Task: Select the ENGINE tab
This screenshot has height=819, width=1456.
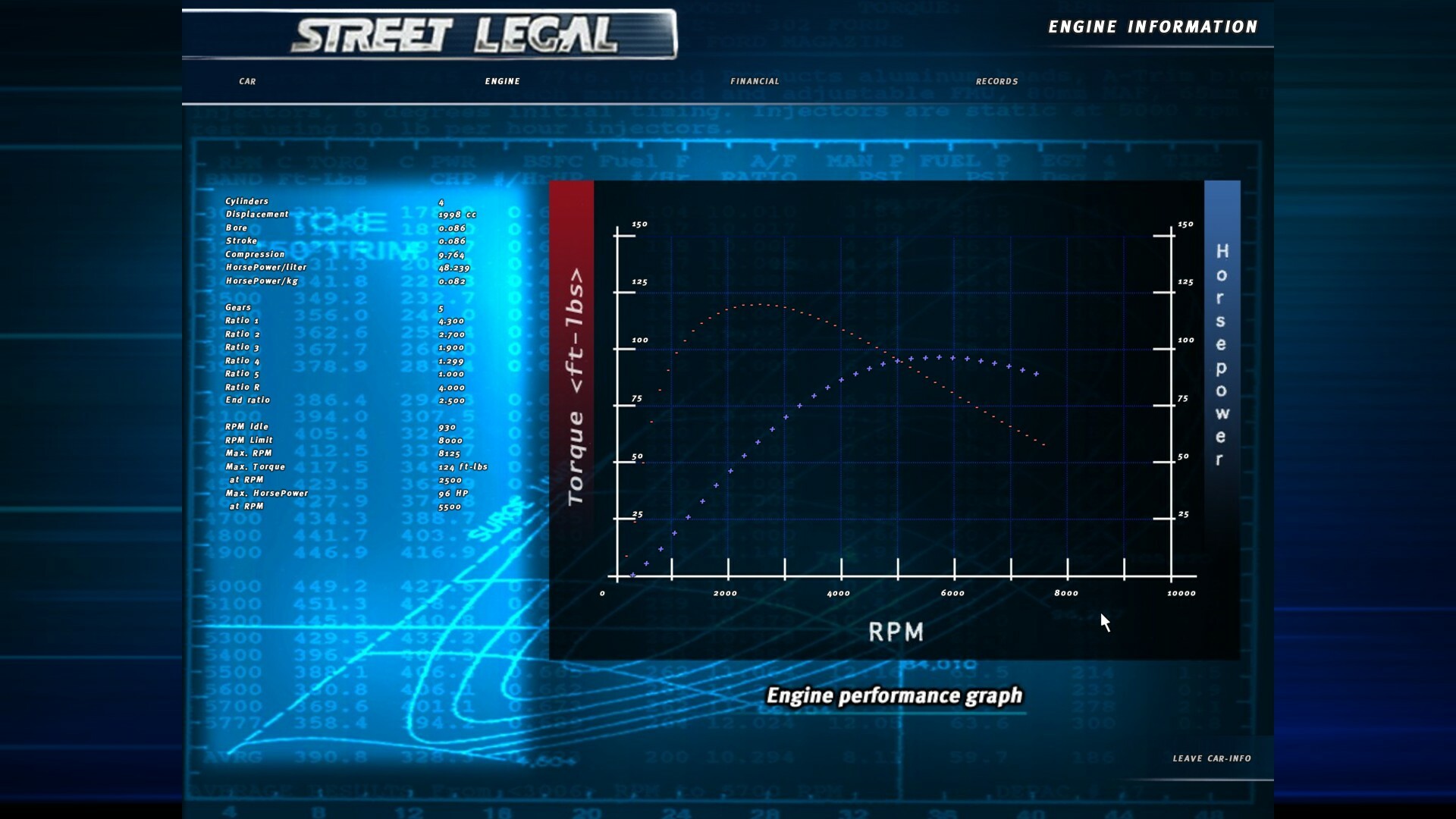Action: pyautogui.click(x=503, y=81)
